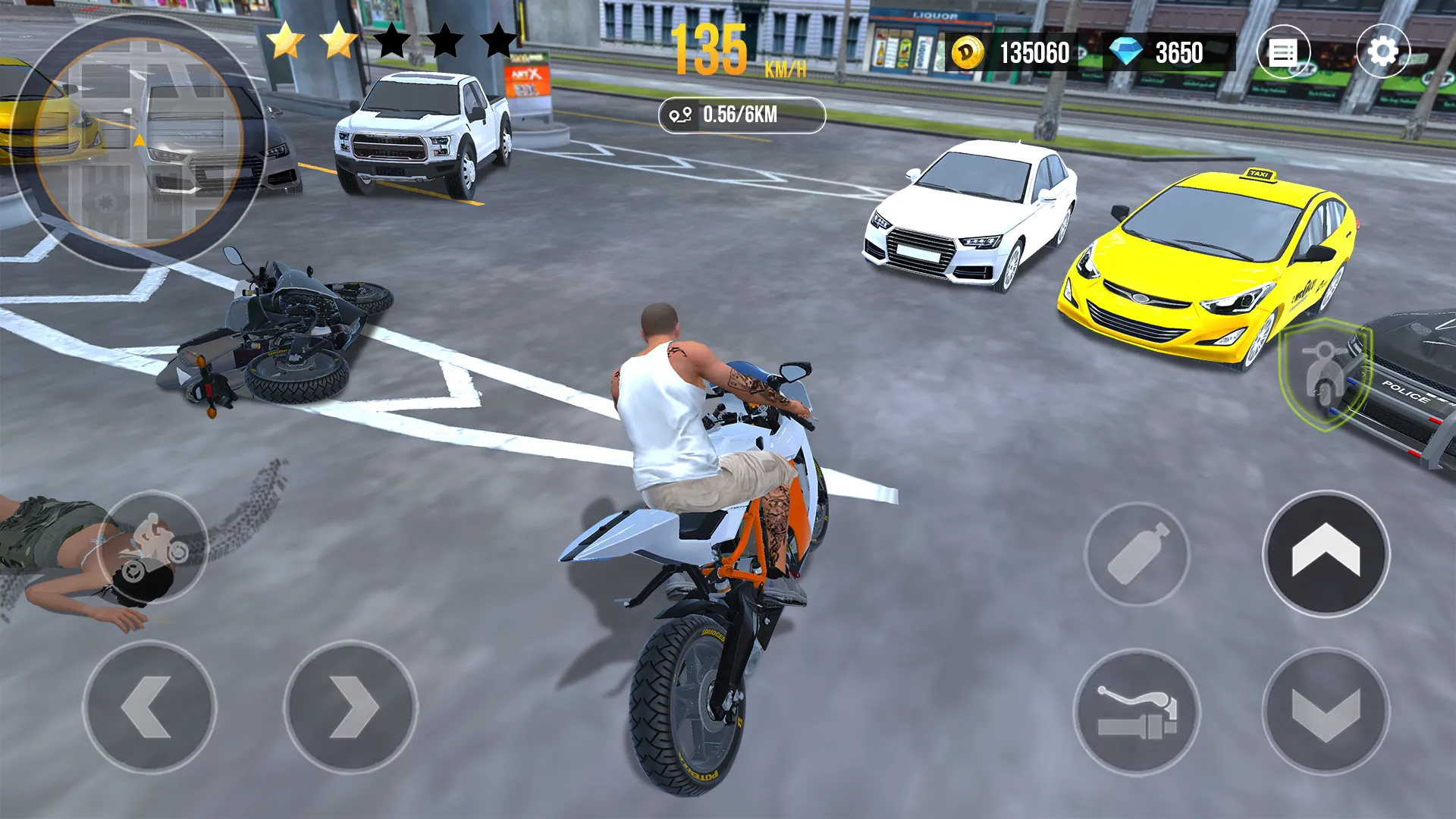Screen dimensions: 1456x819
Task: Perform a wheelie with the stunt button
Action: (152, 548)
